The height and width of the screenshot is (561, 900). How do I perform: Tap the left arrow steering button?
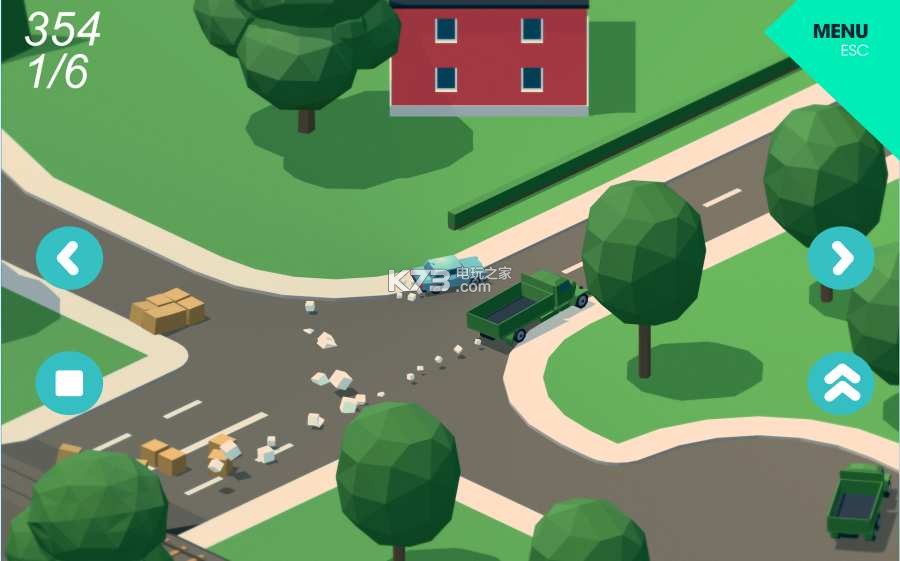pyautogui.click(x=69, y=259)
